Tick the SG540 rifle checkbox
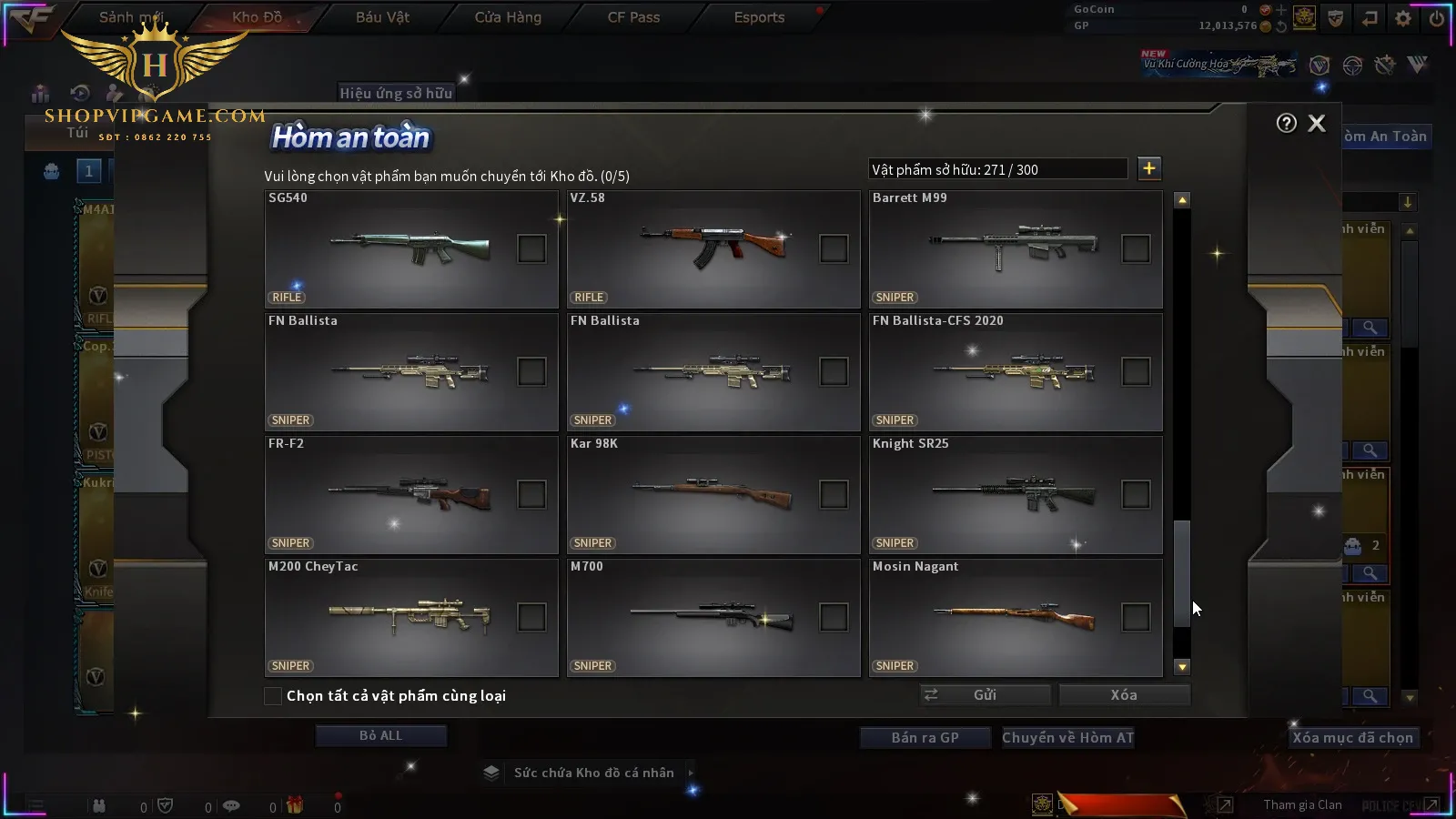Image resolution: width=1456 pixels, height=819 pixels. pos(531,248)
